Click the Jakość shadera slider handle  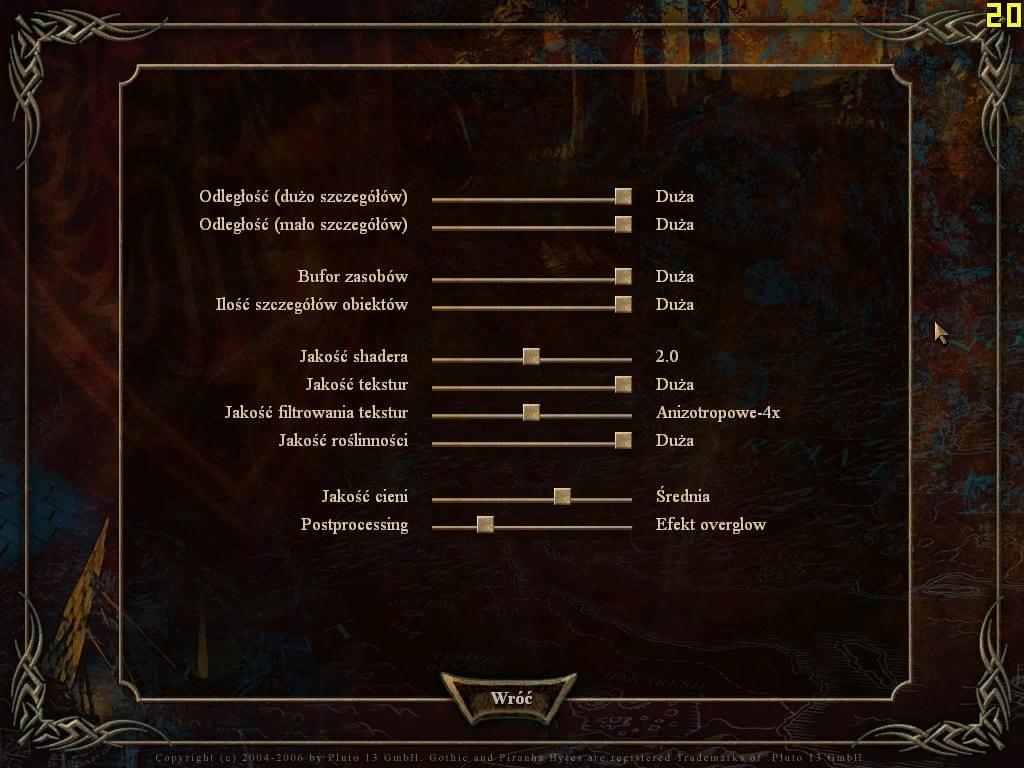[531, 357]
